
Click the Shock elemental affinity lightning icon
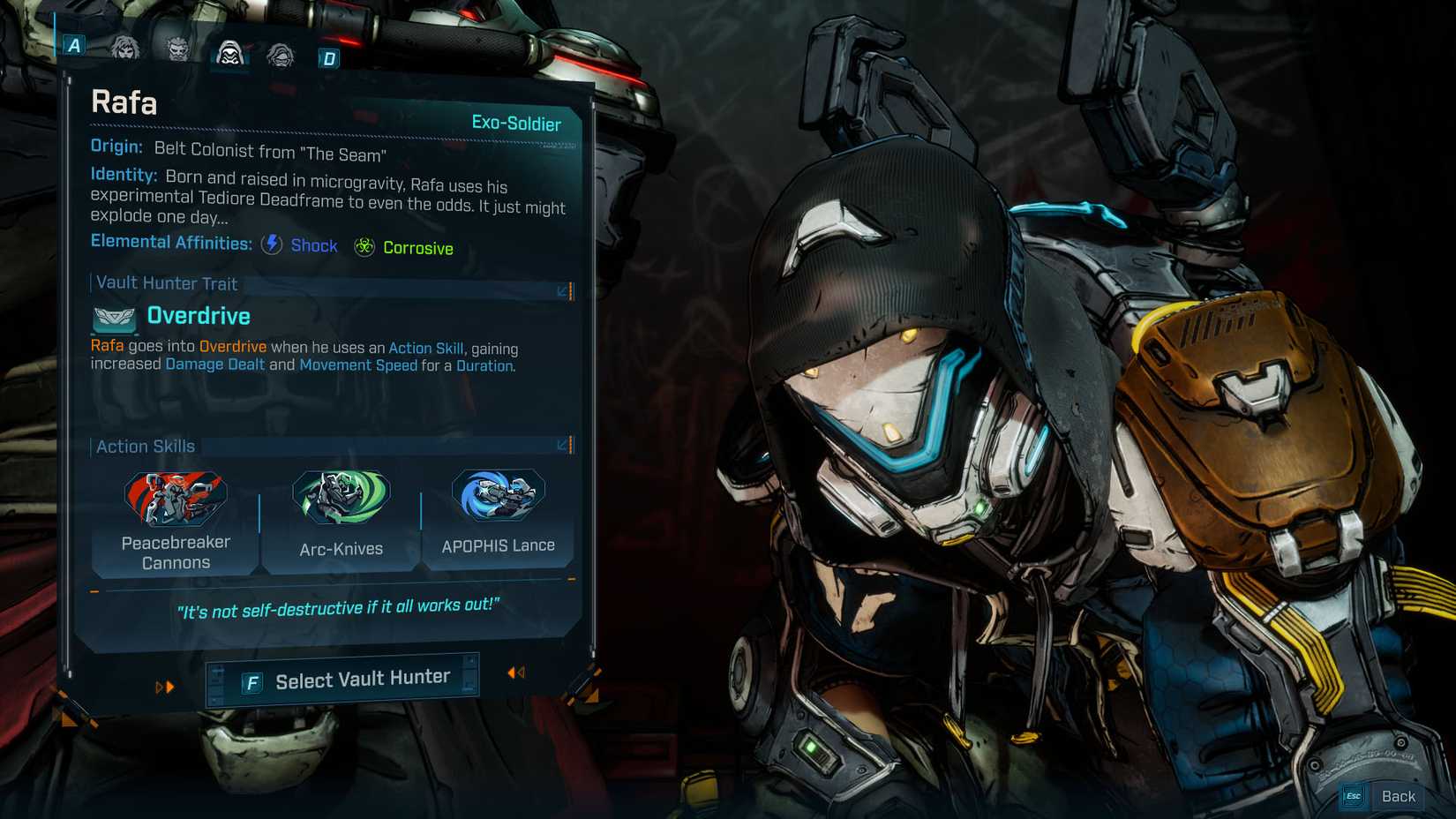tap(271, 244)
